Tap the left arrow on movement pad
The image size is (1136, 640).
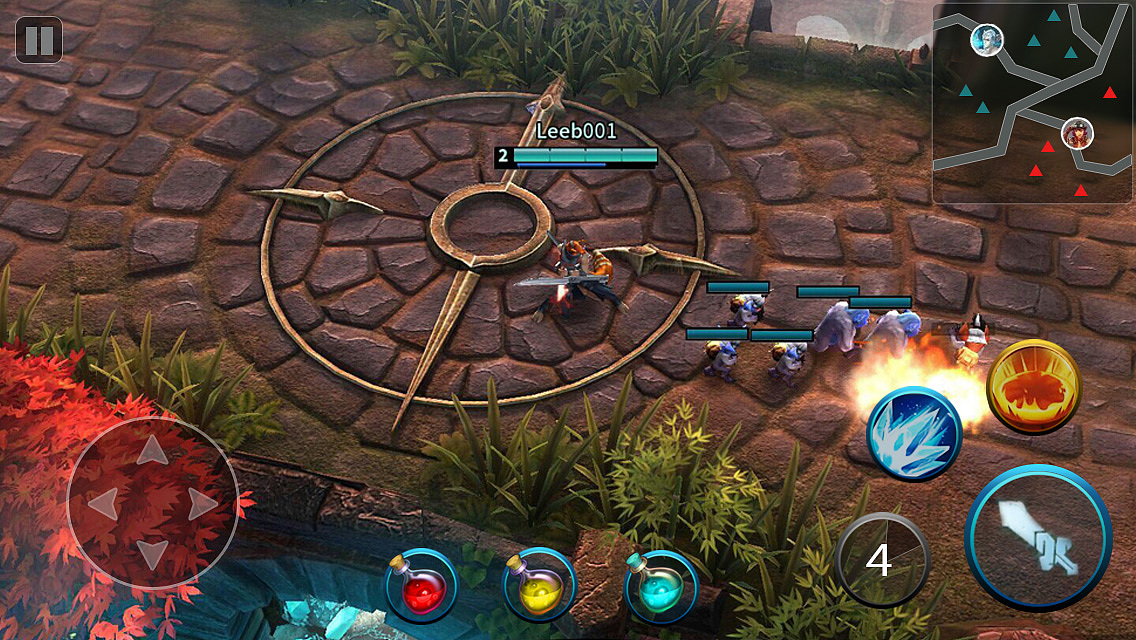pos(102,503)
